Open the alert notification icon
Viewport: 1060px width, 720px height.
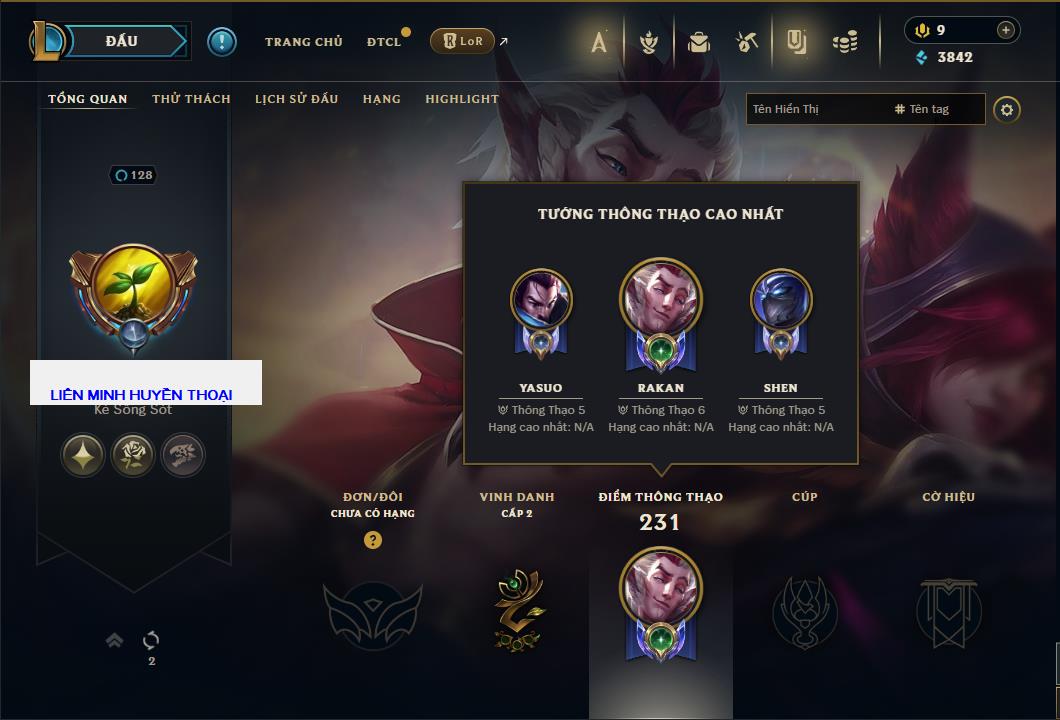pyautogui.click(x=221, y=41)
